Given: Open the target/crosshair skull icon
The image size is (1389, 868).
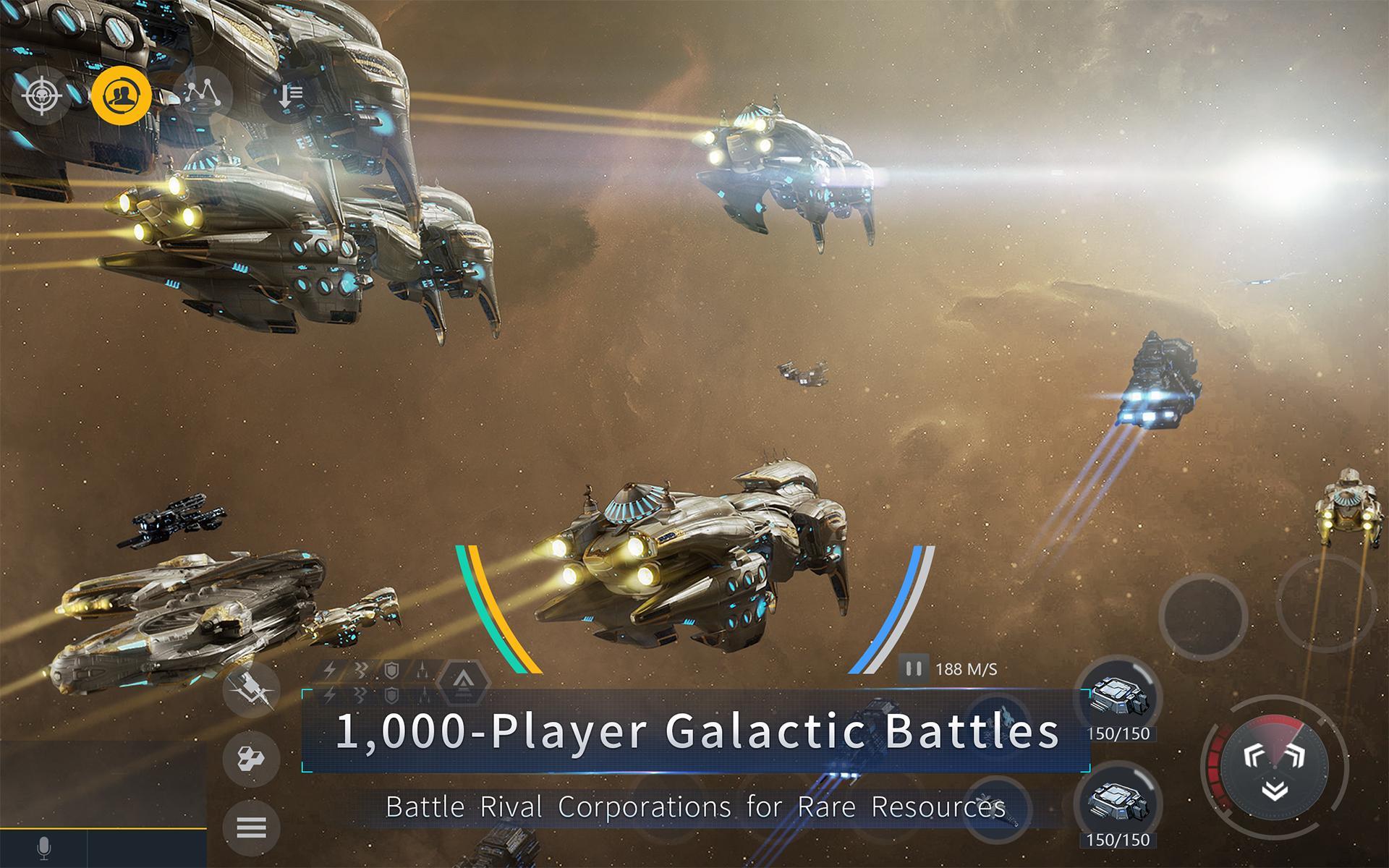Looking at the screenshot, I should tap(41, 94).
